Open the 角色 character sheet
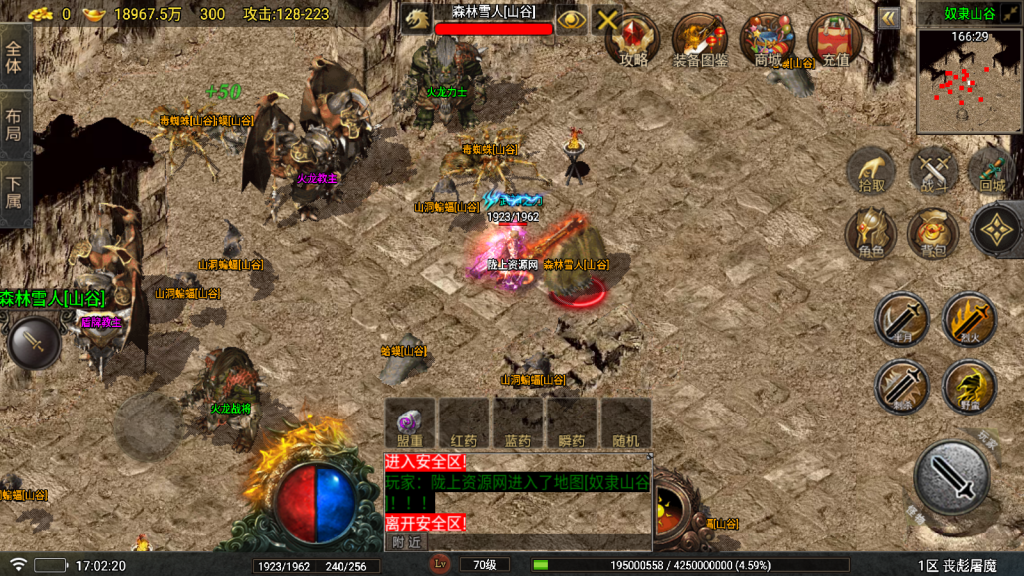The height and width of the screenshot is (576, 1024). point(871,235)
